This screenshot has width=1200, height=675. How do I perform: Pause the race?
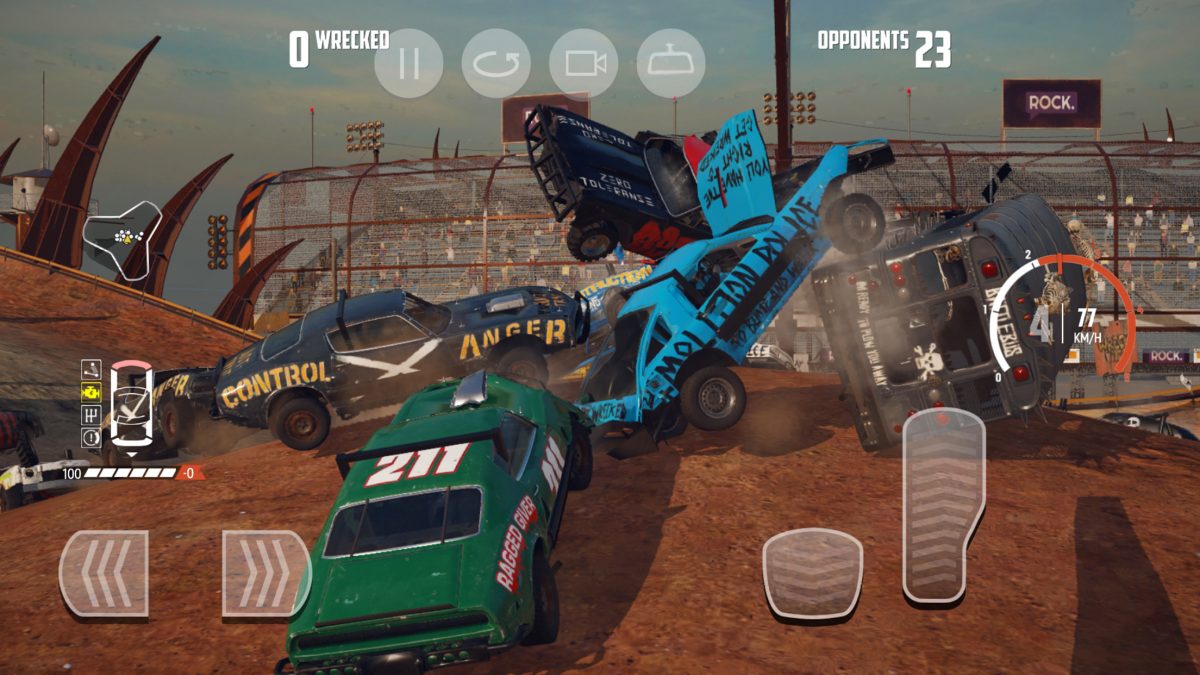pos(408,63)
